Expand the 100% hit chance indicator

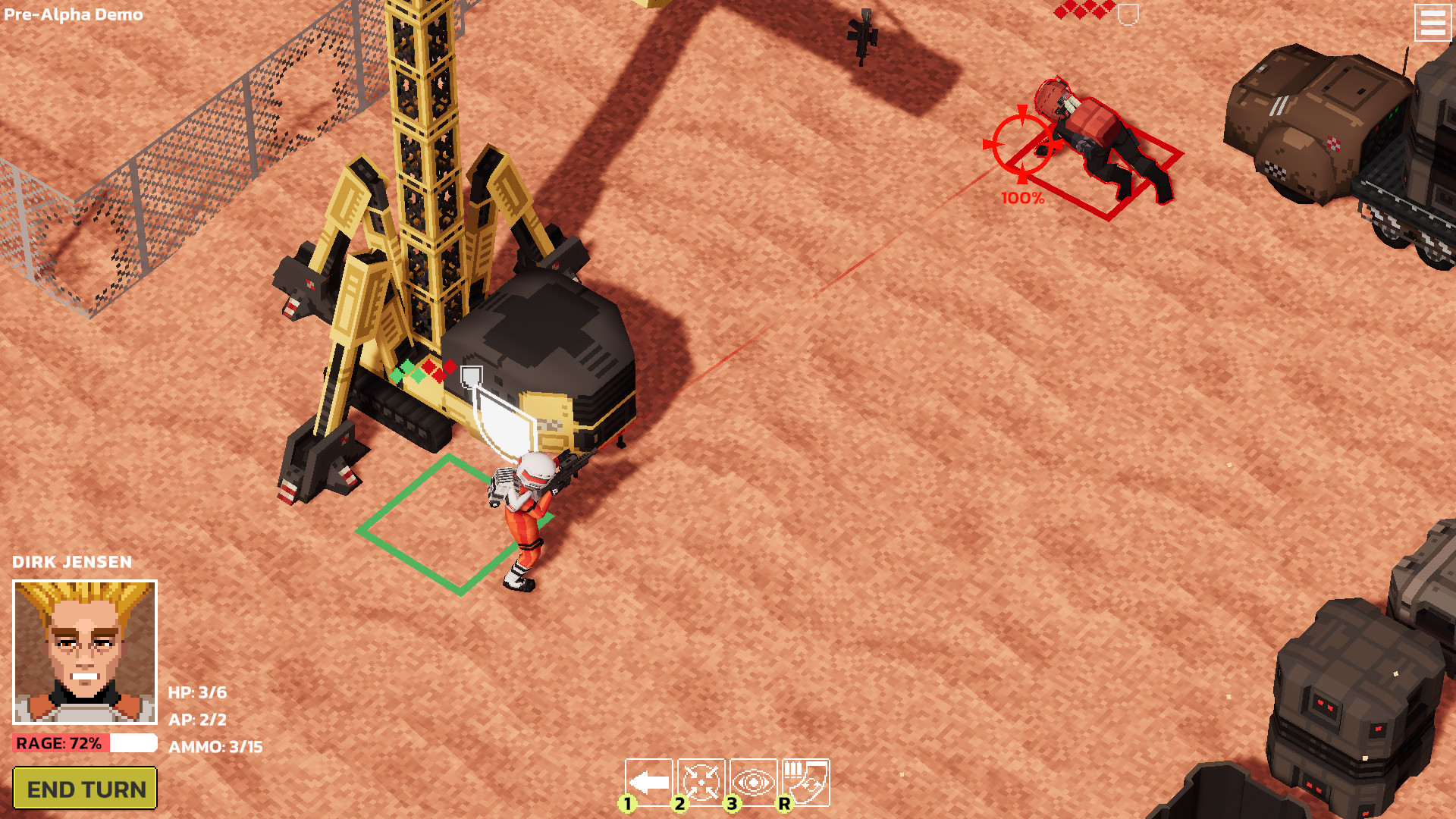(1021, 199)
